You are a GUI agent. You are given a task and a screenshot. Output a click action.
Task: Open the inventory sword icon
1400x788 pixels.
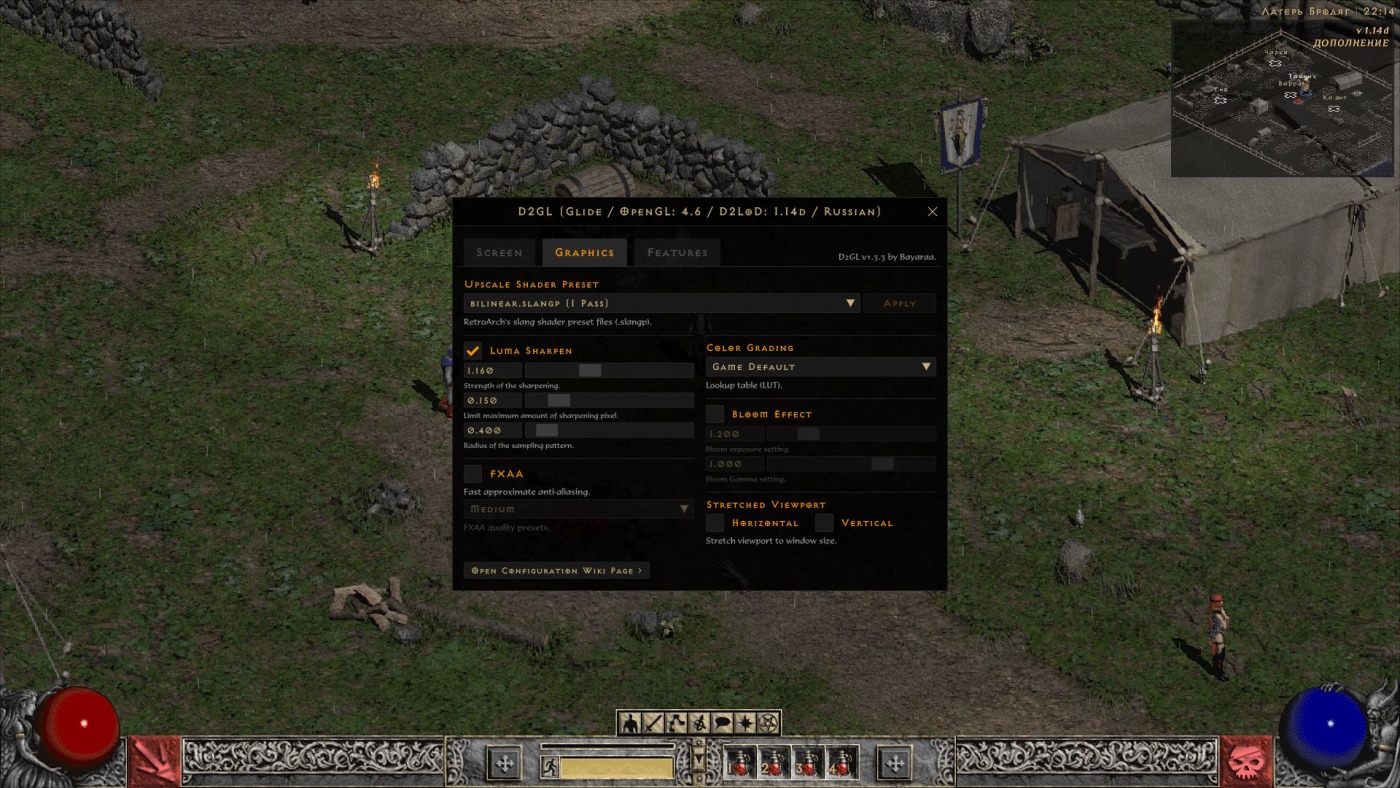(653, 723)
